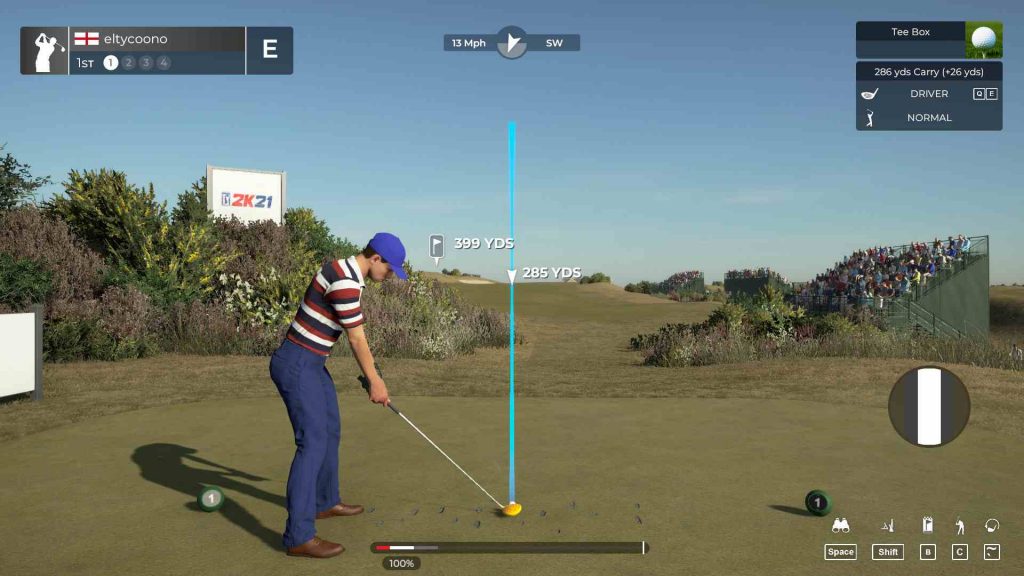Activate the golfer practice swing icon

960,525
